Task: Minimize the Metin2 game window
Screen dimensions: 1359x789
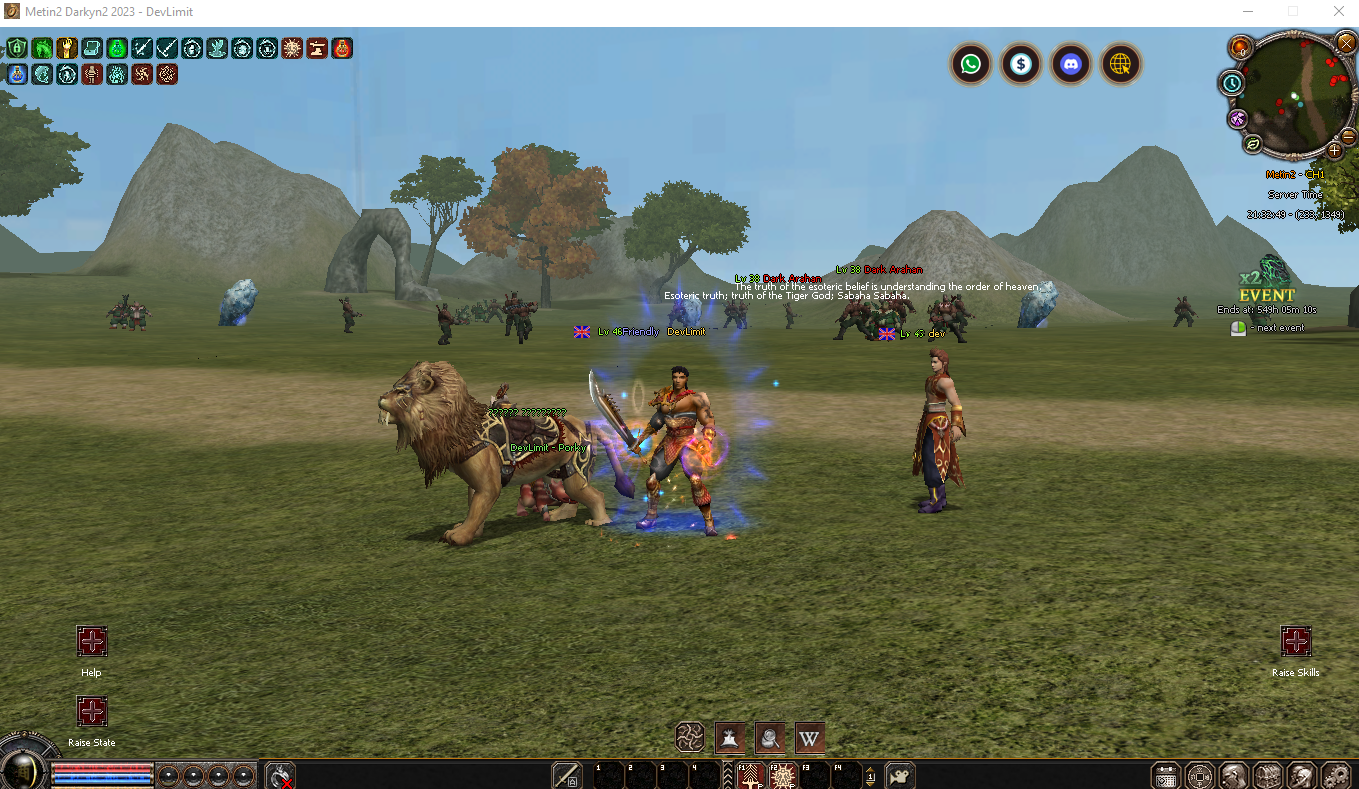Action: click(x=1247, y=11)
